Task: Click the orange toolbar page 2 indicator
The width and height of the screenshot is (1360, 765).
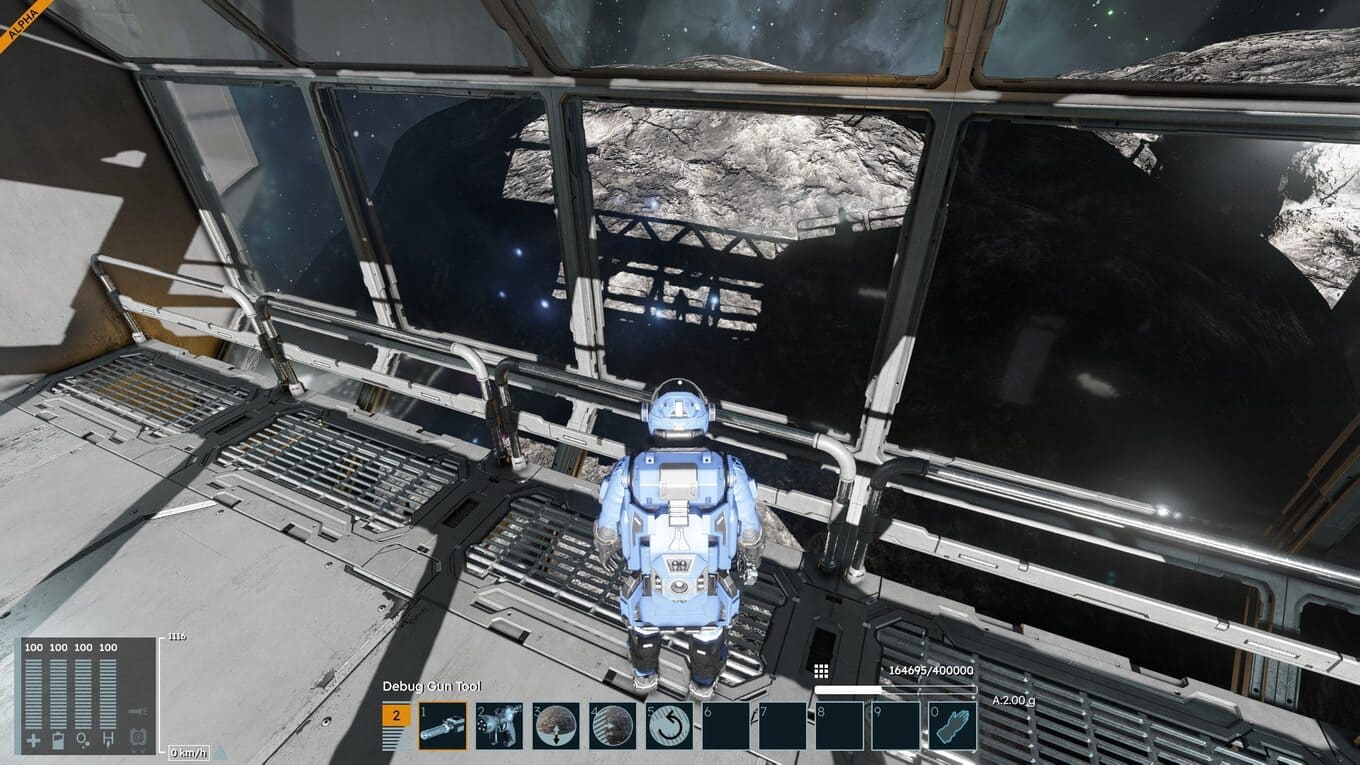Action: point(396,715)
